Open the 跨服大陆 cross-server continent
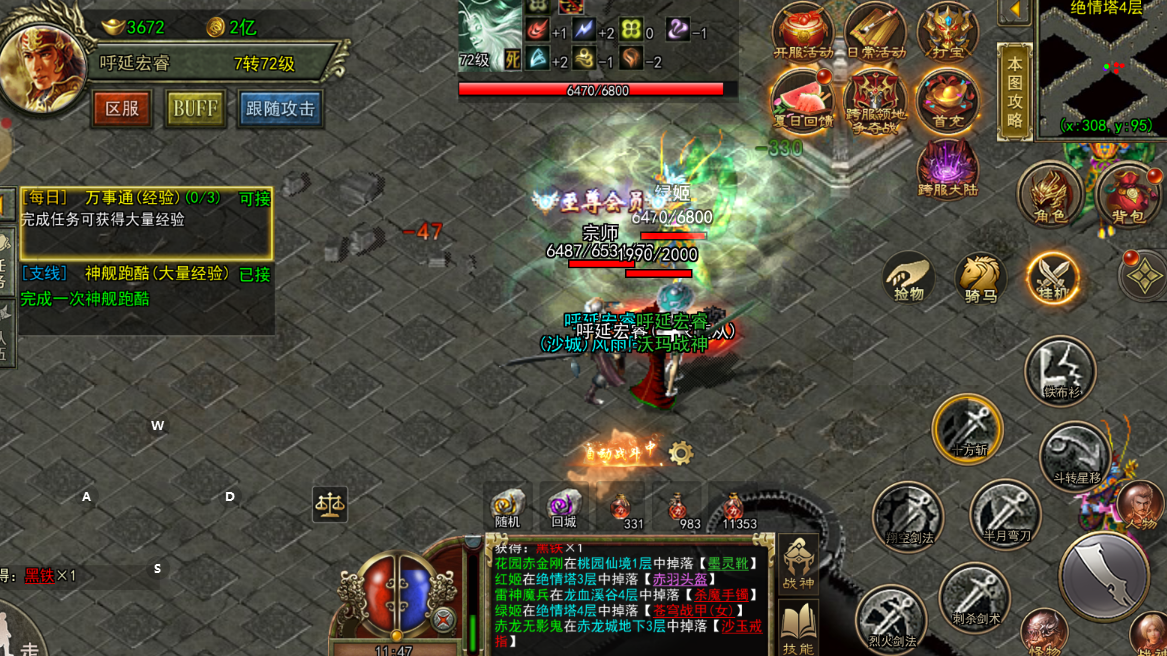The width and height of the screenshot is (1167, 656). 947,168
